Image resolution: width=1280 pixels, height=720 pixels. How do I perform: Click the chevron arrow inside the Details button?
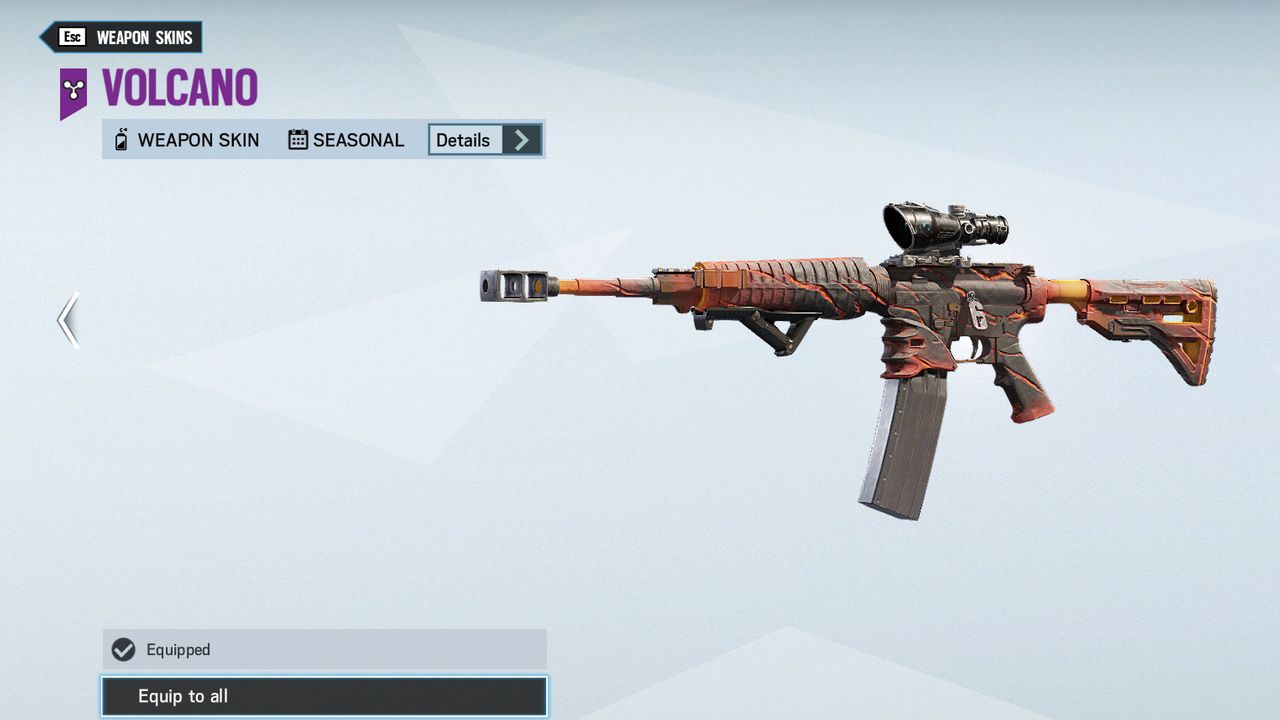pos(522,140)
